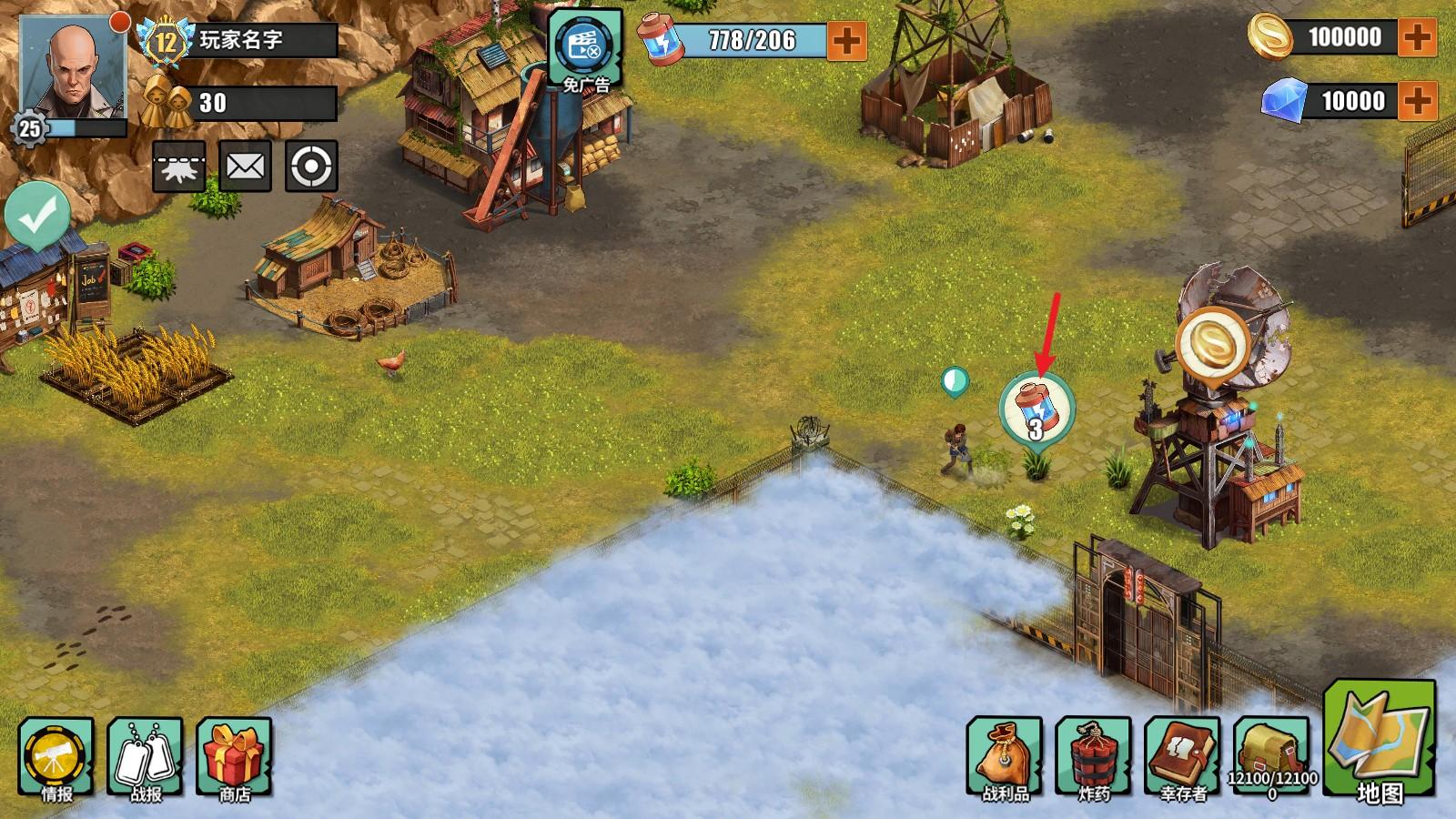Open the mail envelope icon
The width and height of the screenshot is (1456, 819).
pyautogui.click(x=245, y=167)
